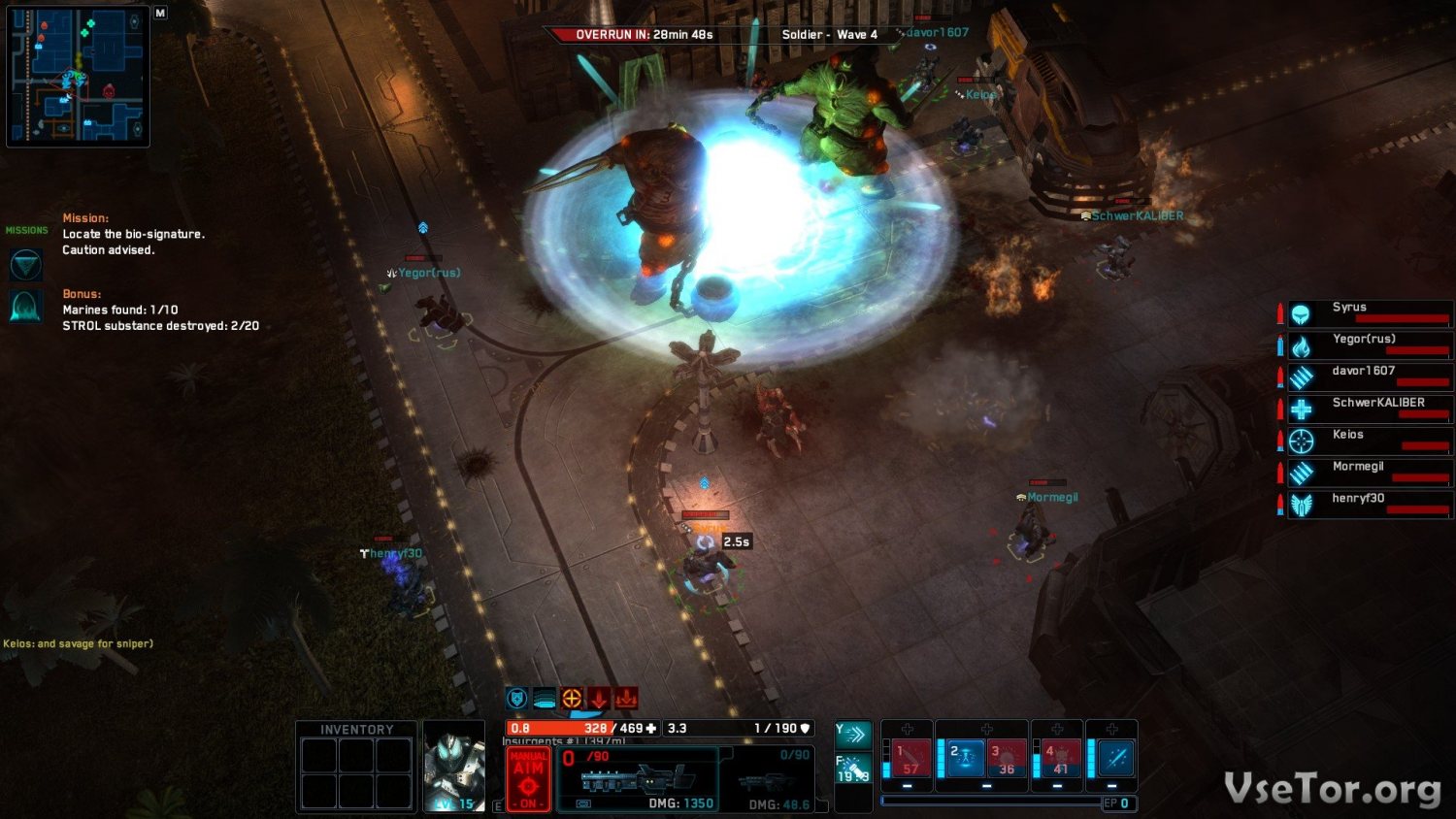This screenshot has width=1456, height=819.
Task: Select Yegor(rus) in the squad list
Action: click(1370, 345)
